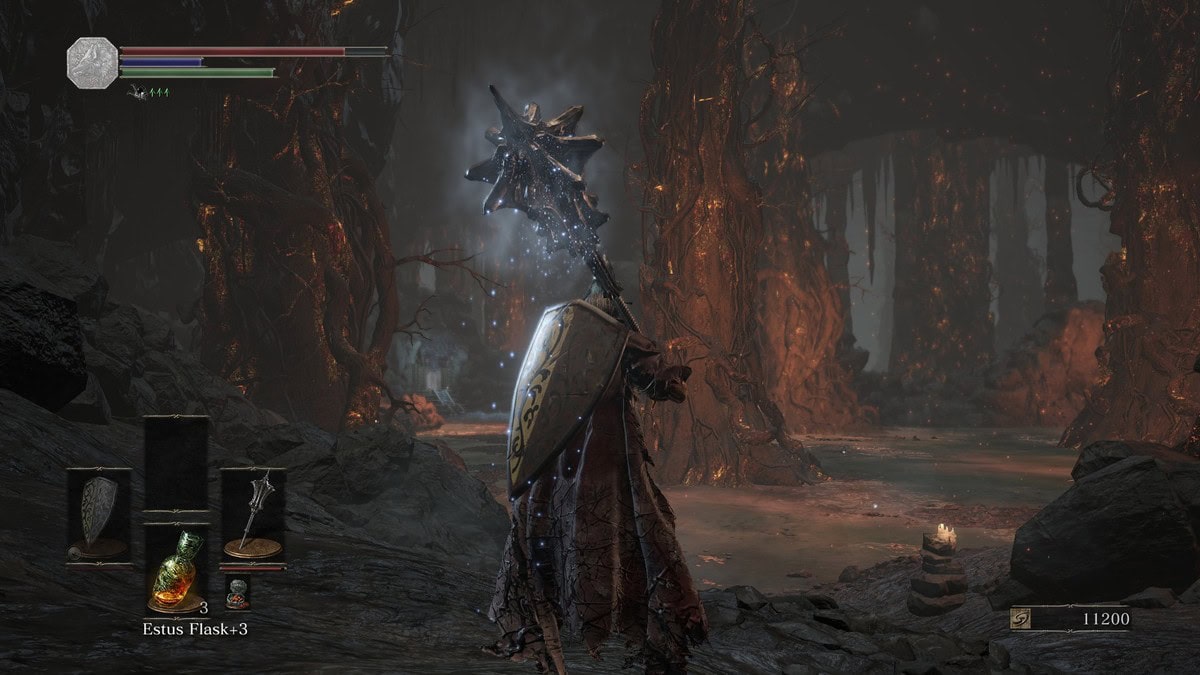This screenshot has width=1200, height=675.
Task: Select the Estus Flask+3 quick item slot
Action: click(176, 568)
